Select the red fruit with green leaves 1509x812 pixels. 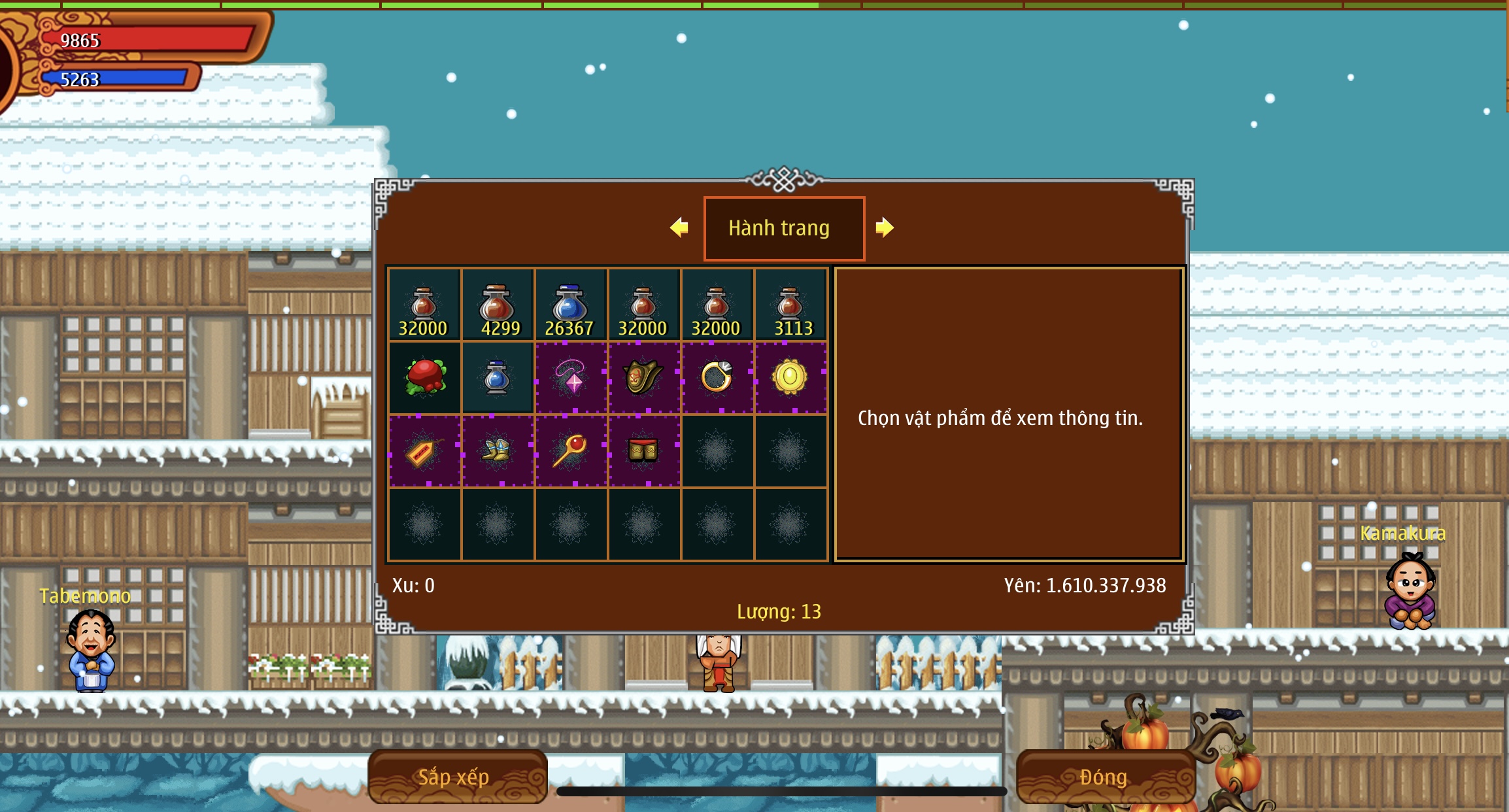pyautogui.click(x=425, y=377)
